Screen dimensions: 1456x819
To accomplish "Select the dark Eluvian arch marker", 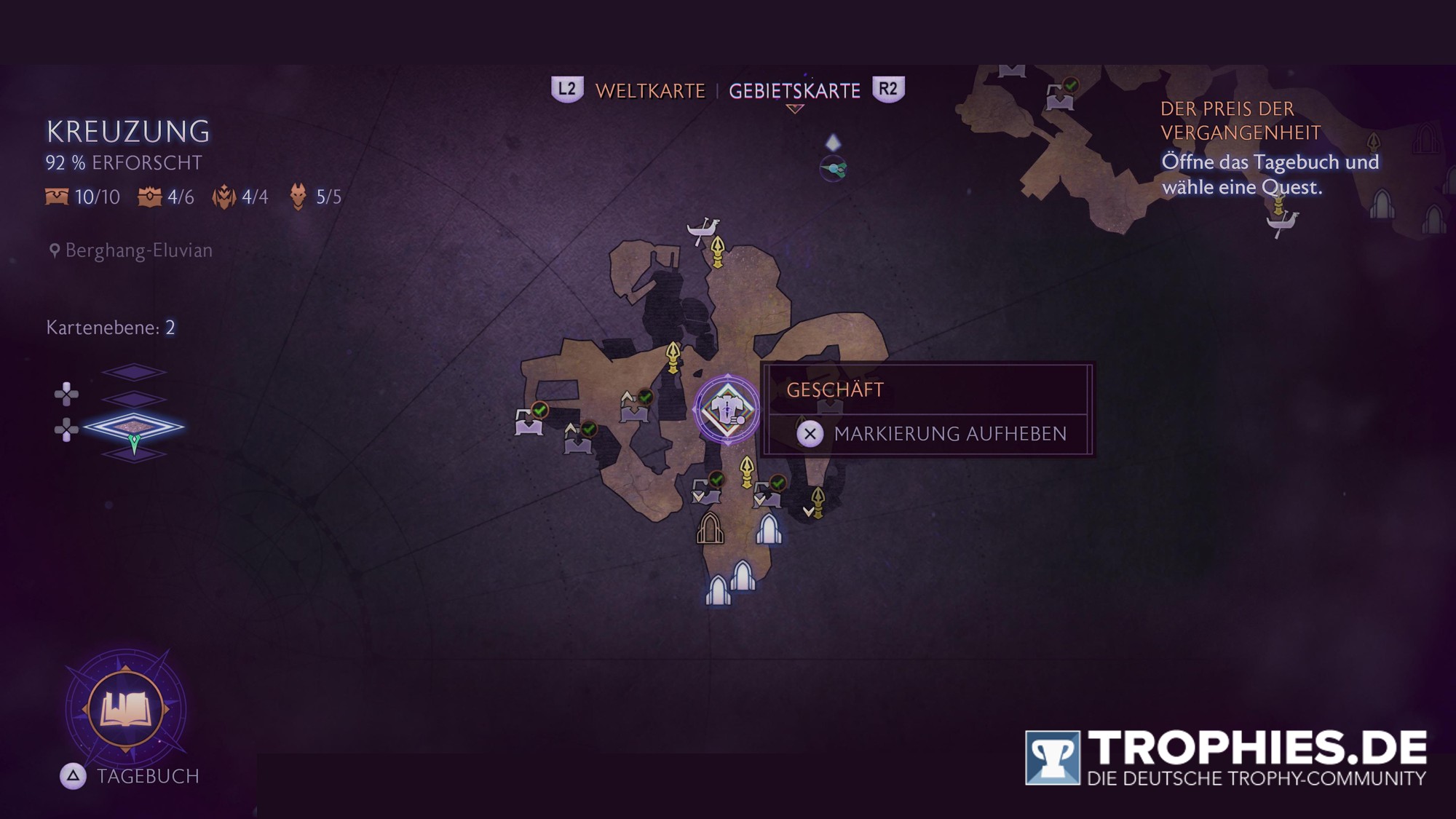I will (x=710, y=529).
